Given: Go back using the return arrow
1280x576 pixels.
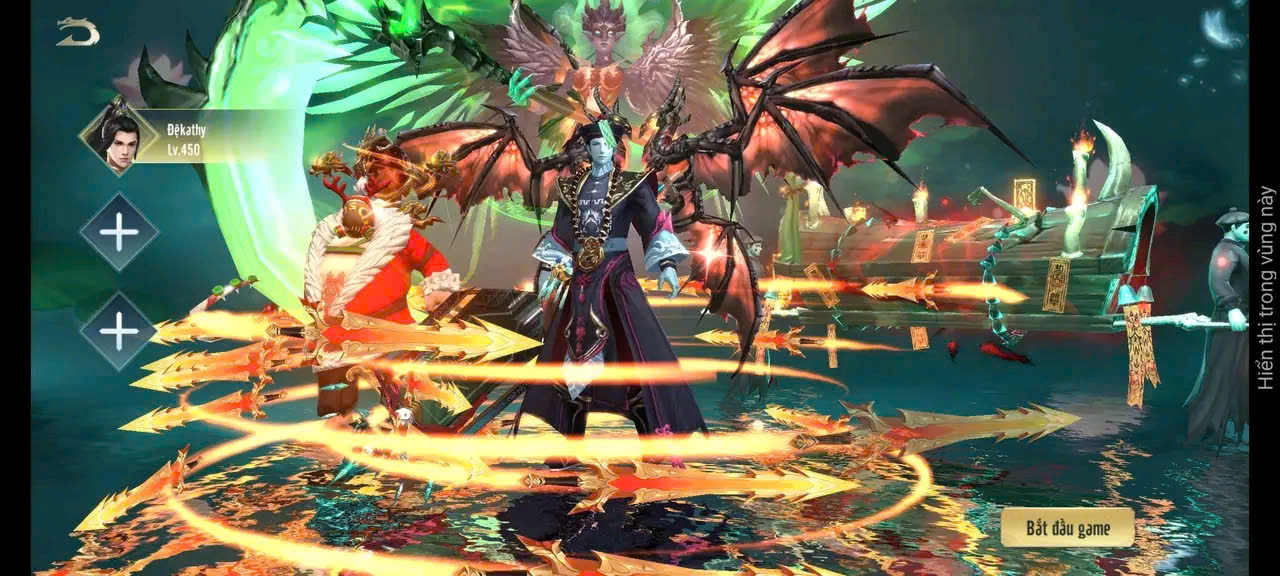Looking at the screenshot, I should 77,32.
